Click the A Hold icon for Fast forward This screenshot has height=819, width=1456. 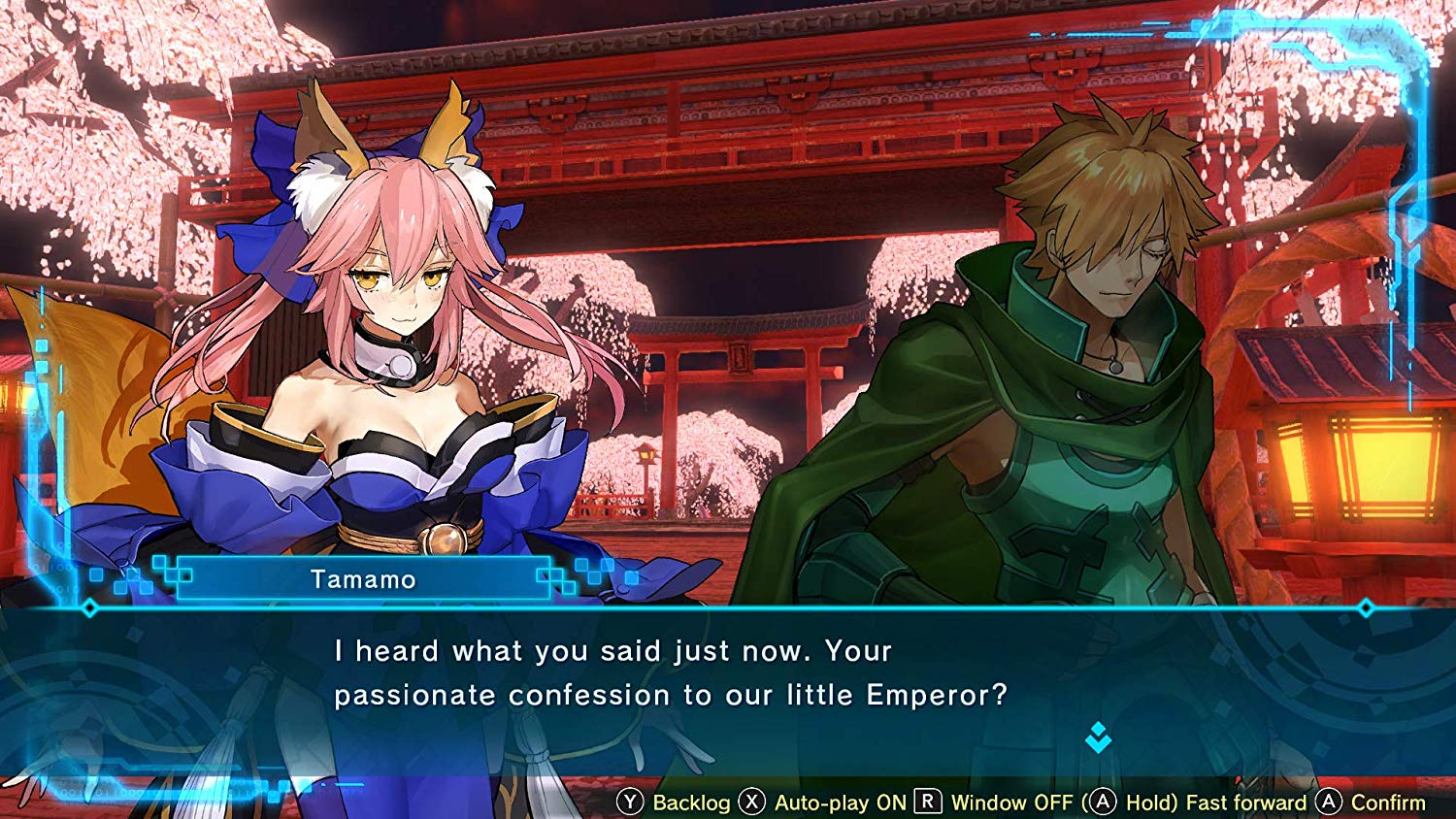point(1104,803)
